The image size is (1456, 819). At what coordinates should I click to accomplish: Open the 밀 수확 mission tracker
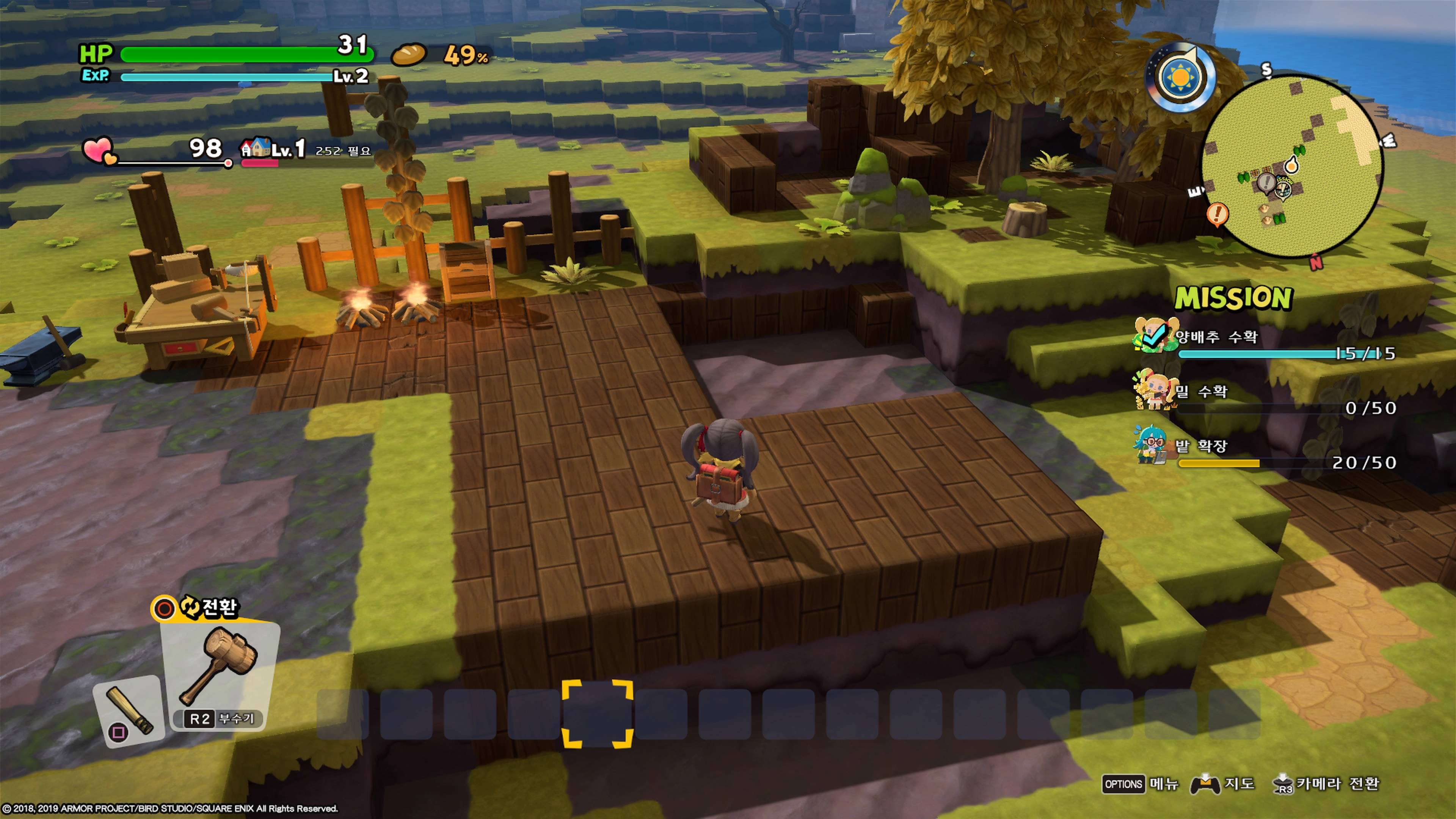pos(1201,392)
